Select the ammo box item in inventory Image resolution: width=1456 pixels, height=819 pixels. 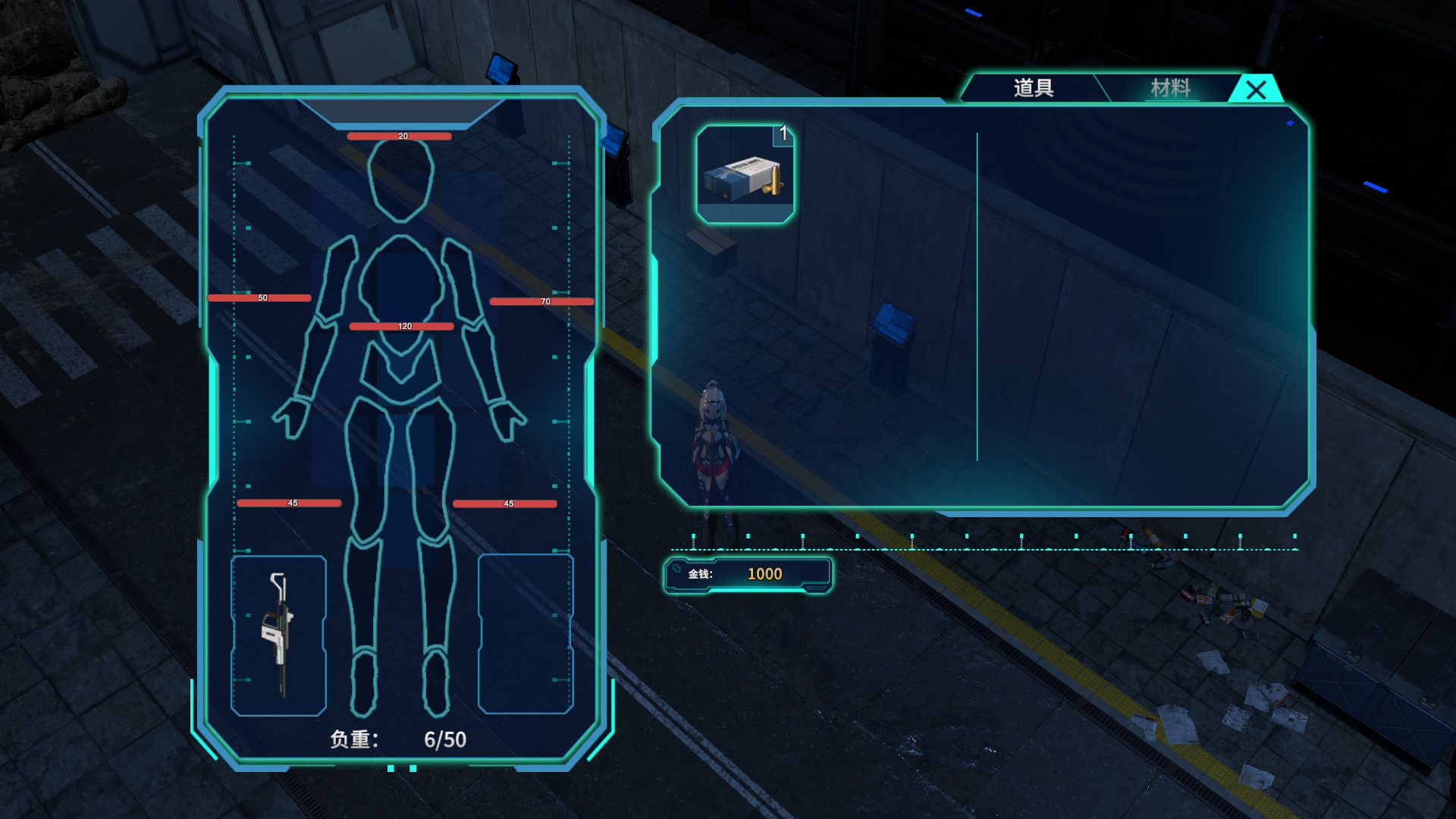tap(745, 175)
